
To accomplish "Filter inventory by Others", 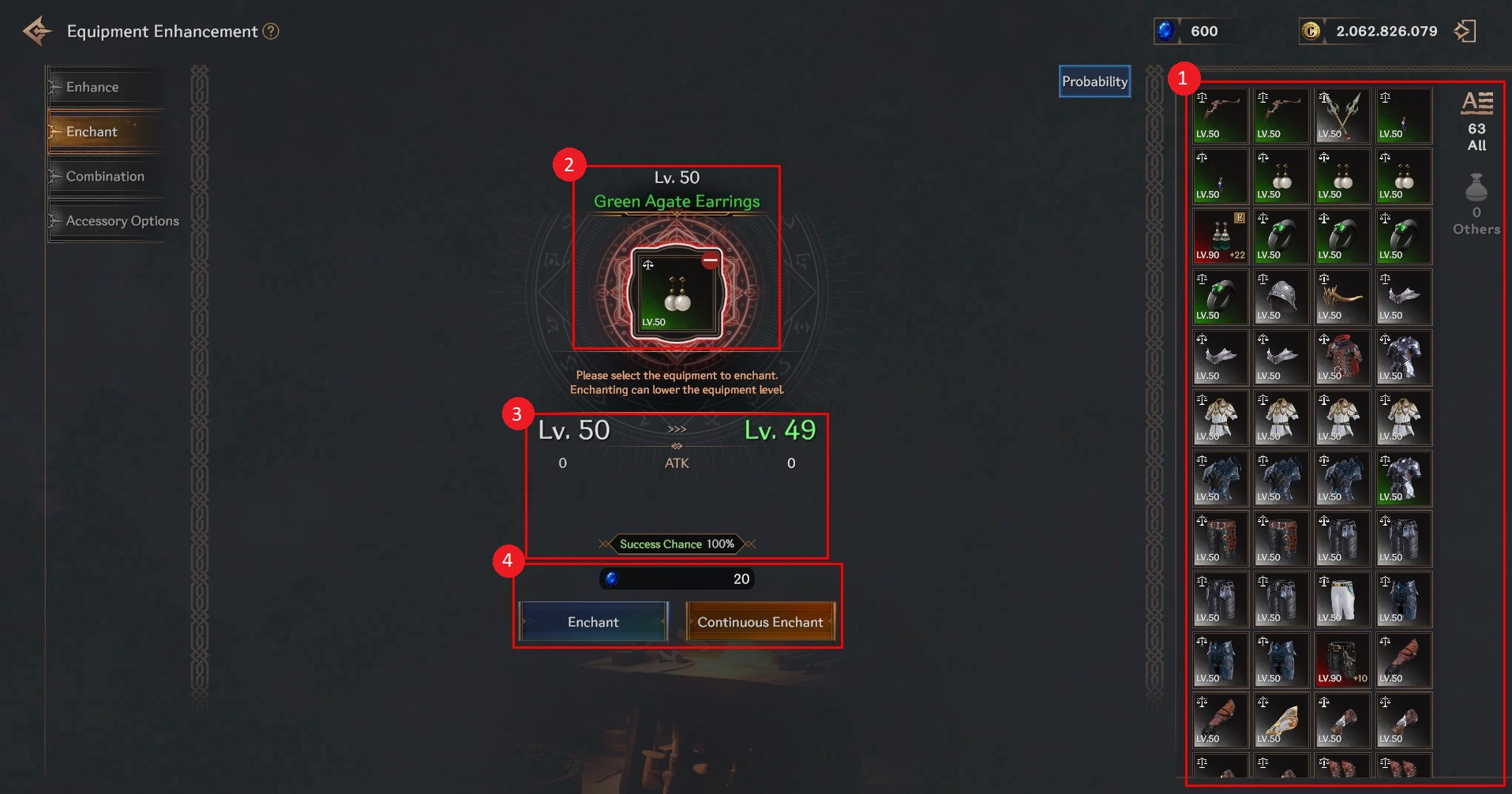I will pyautogui.click(x=1476, y=204).
